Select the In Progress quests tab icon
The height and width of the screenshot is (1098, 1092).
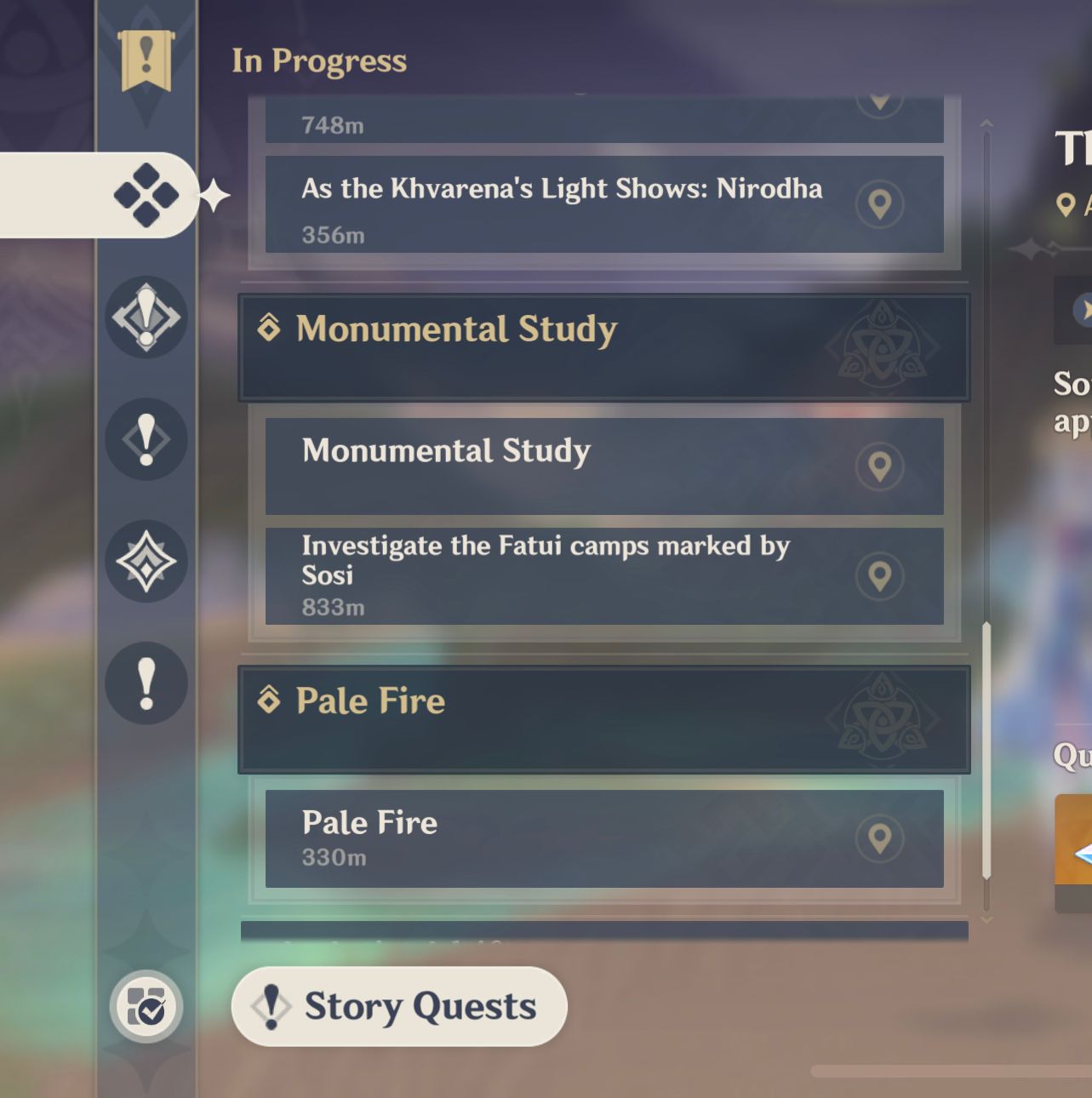pyautogui.click(x=146, y=194)
